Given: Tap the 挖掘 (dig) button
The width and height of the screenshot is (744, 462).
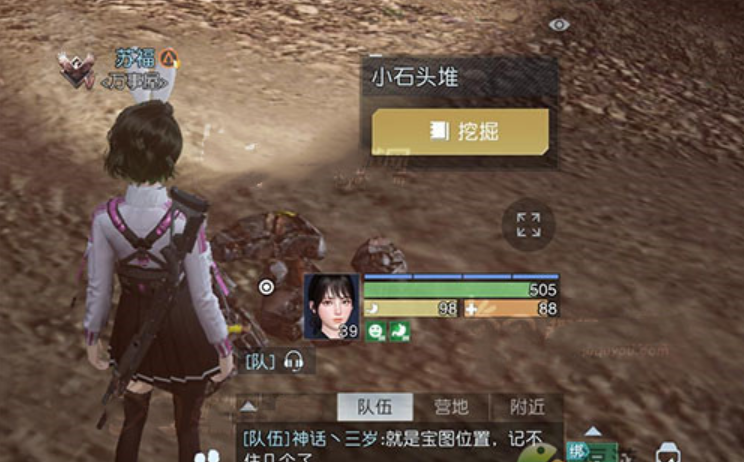Looking at the screenshot, I should click(460, 132).
